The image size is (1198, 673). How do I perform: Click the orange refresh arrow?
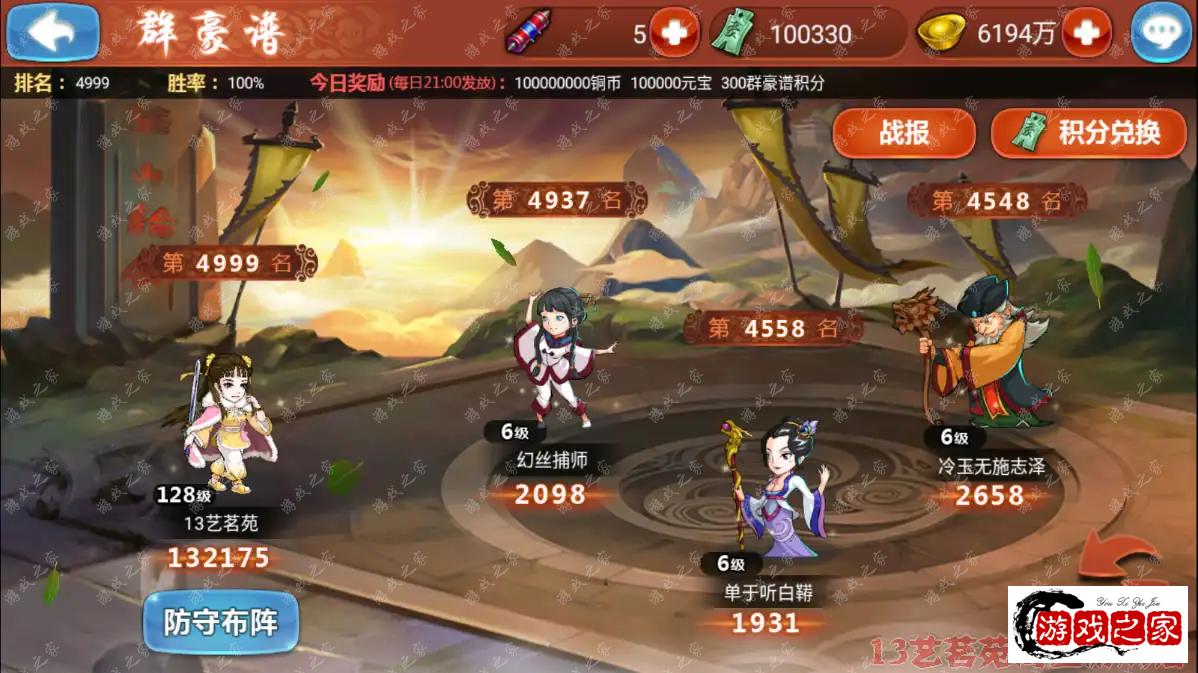(x=1123, y=560)
